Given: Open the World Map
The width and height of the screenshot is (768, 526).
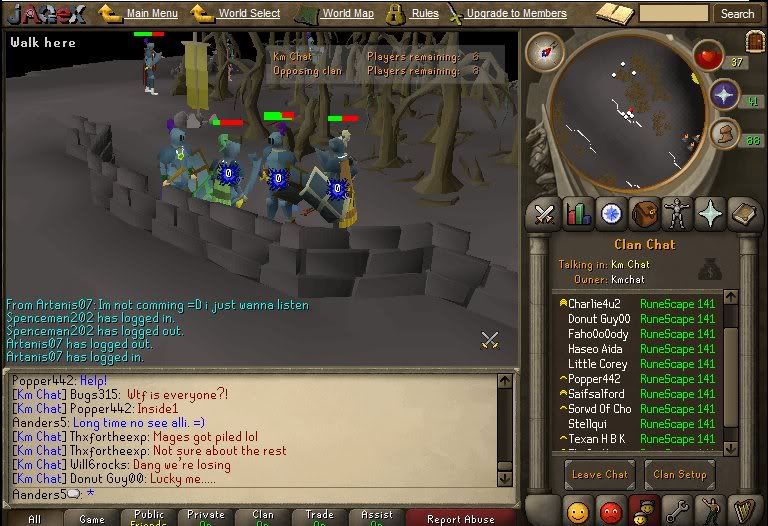Looking at the screenshot, I should point(347,14).
